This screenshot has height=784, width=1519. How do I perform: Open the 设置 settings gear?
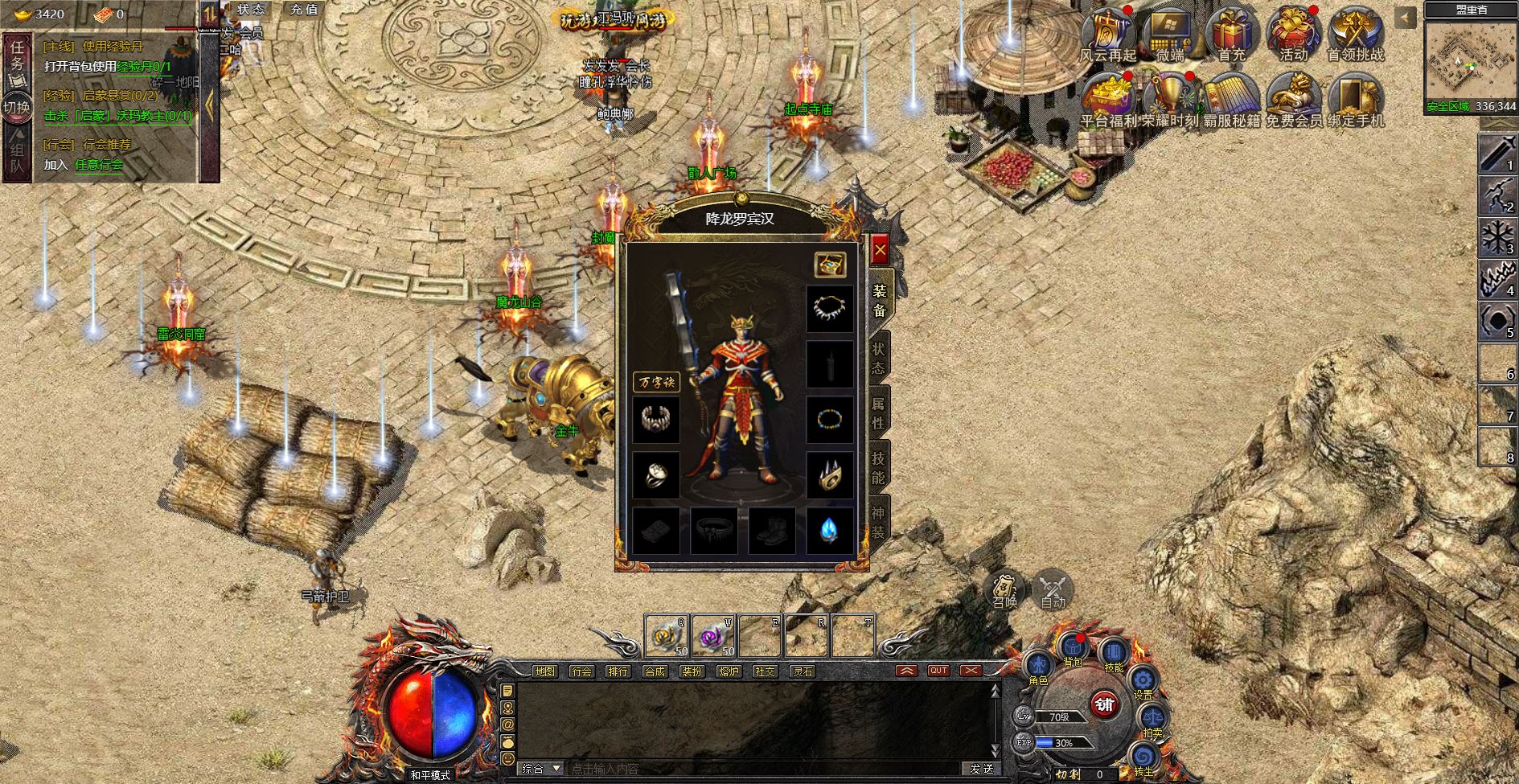coord(1143,683)
